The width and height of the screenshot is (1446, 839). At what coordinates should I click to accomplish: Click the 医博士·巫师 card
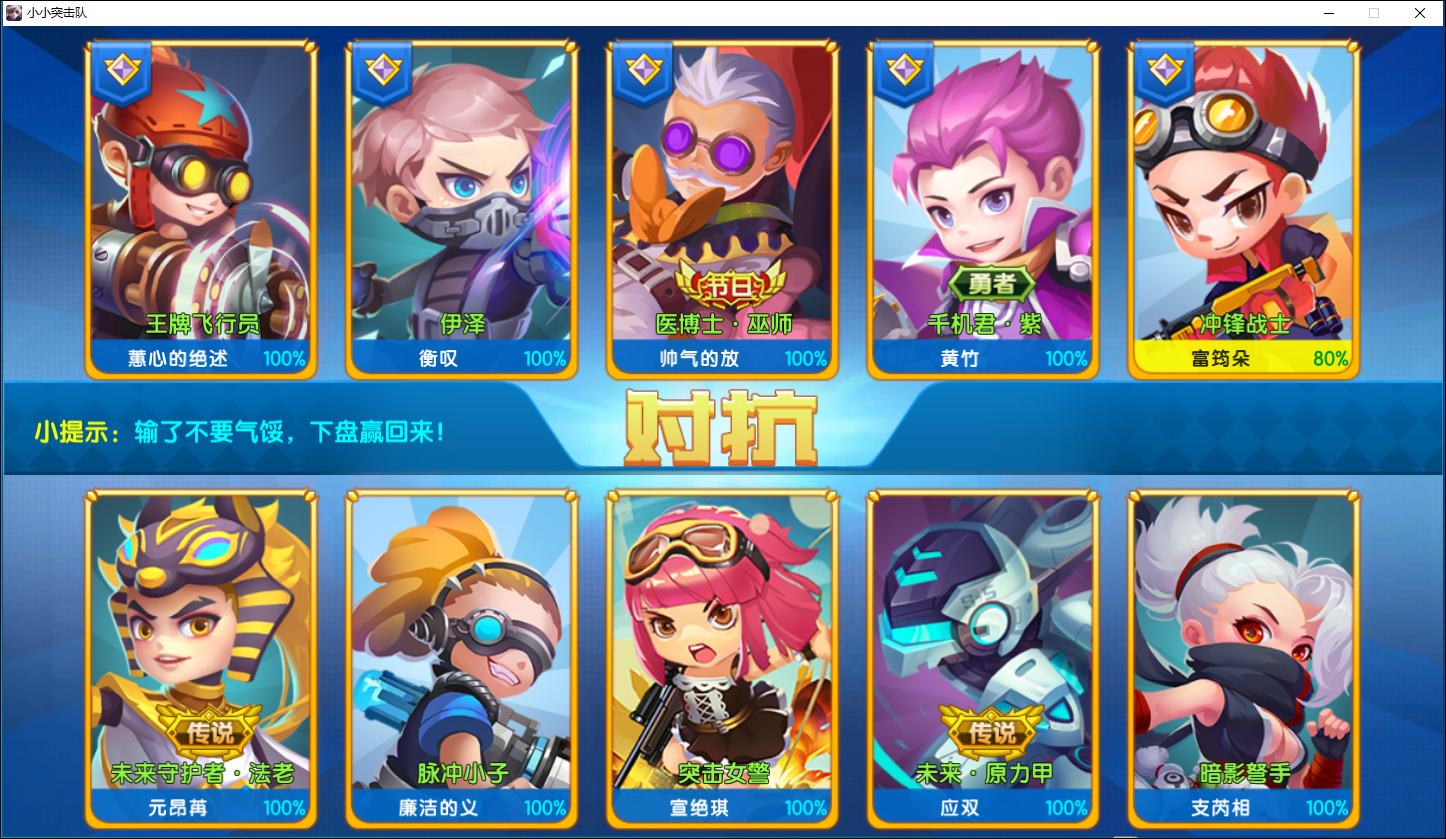click(x=722, y=210)
